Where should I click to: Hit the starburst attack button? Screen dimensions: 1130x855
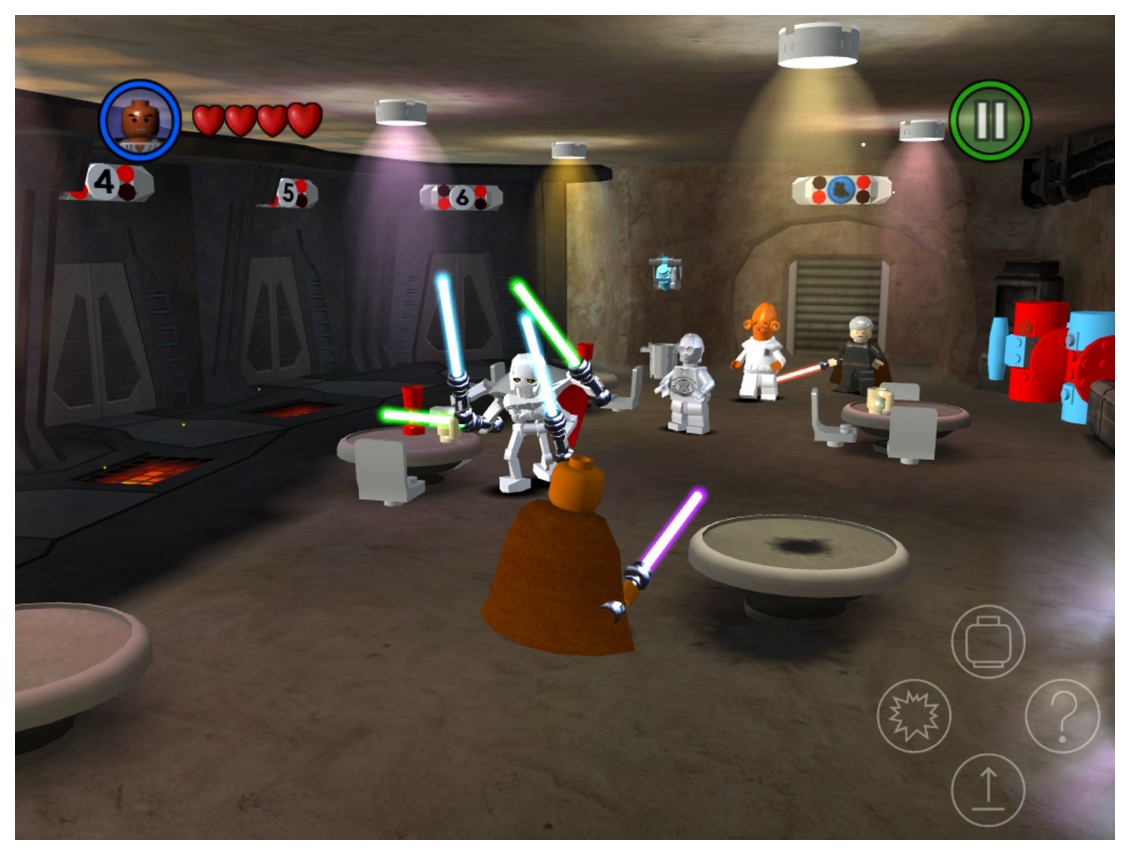(914, 716)
